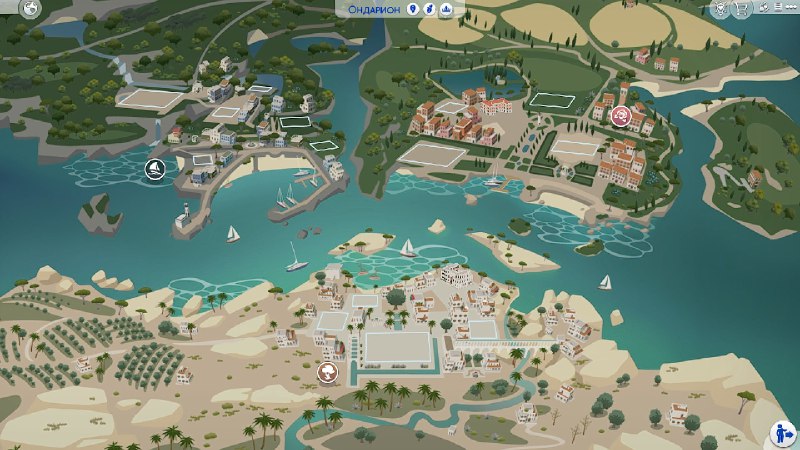The image size is (800, 450).
Task: Open the shopping cart store
Action: point(743,8)
